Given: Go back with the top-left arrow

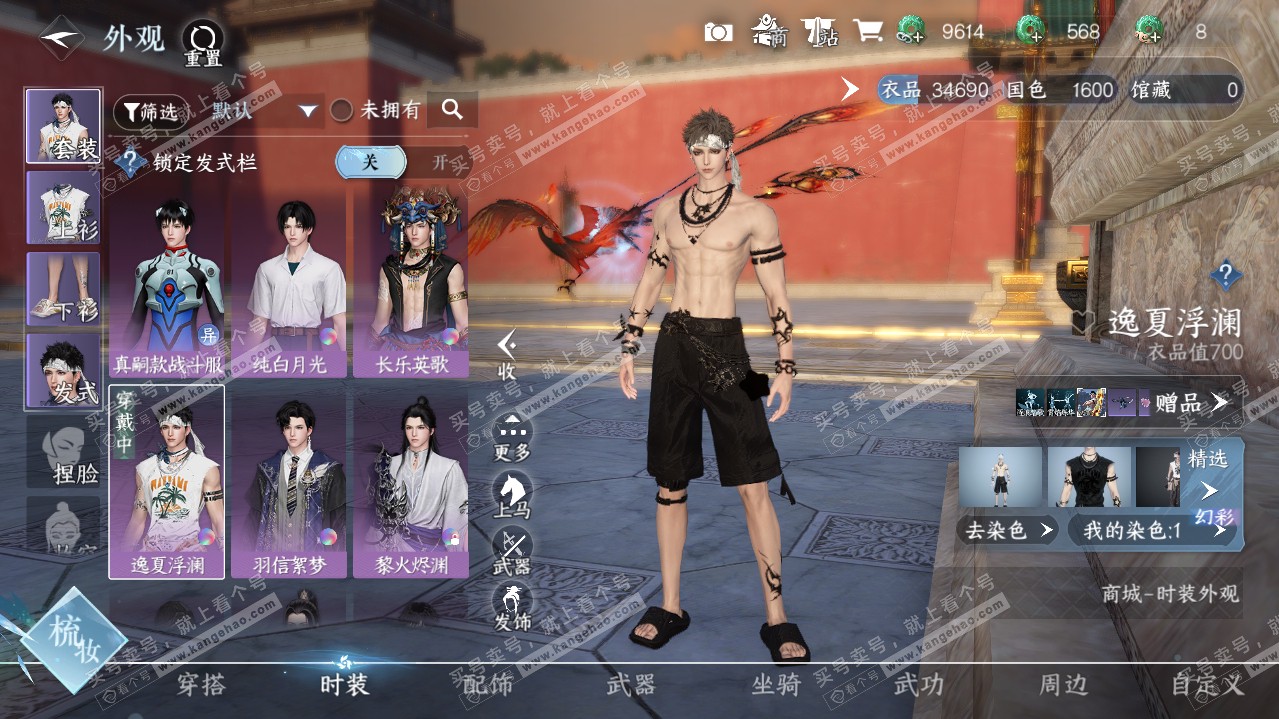Looking at the screenshot, I should [x=62, y=38].
